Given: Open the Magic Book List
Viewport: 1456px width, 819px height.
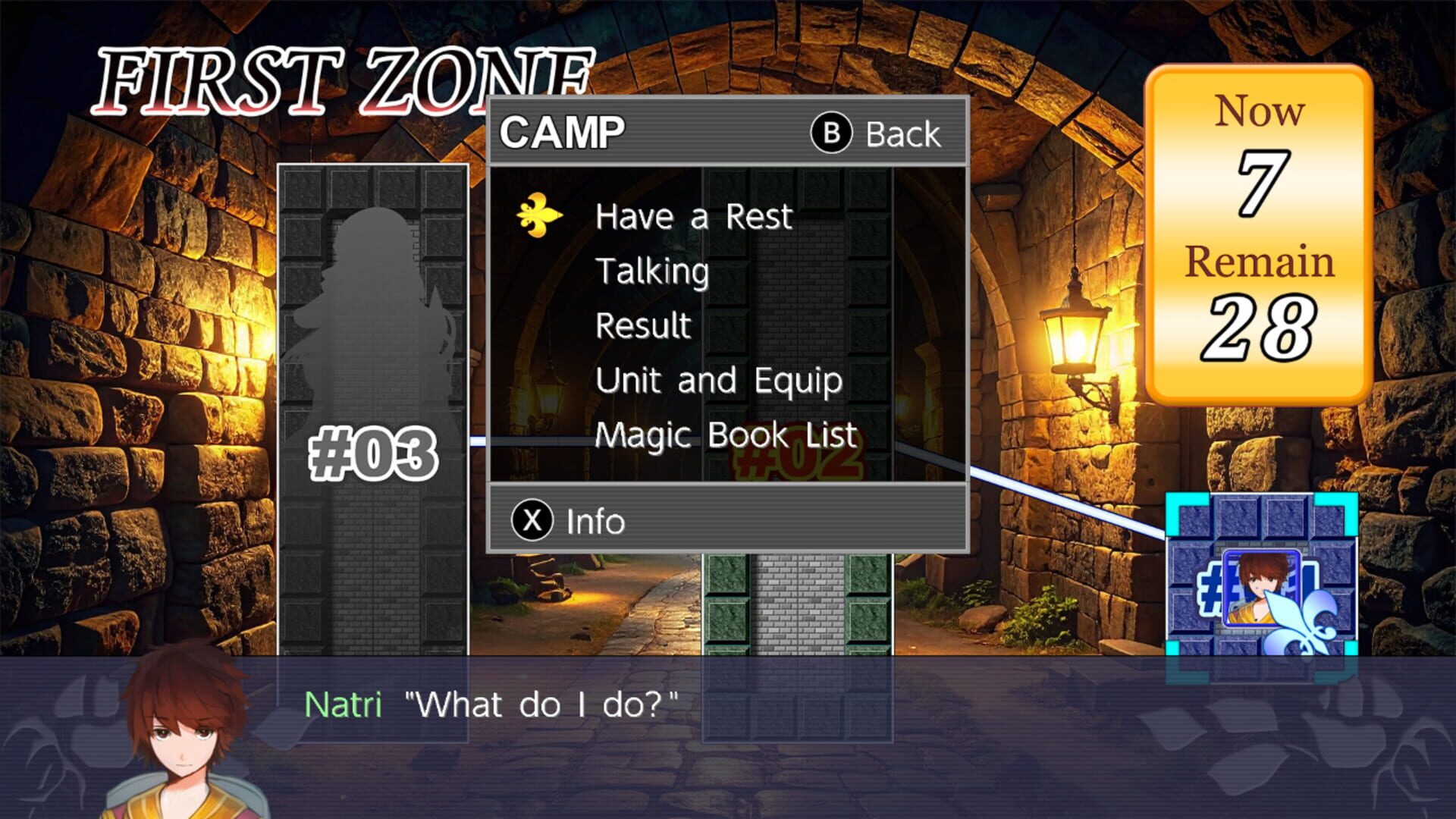Looking at the screenshot, I should click(x=724, y=435).
